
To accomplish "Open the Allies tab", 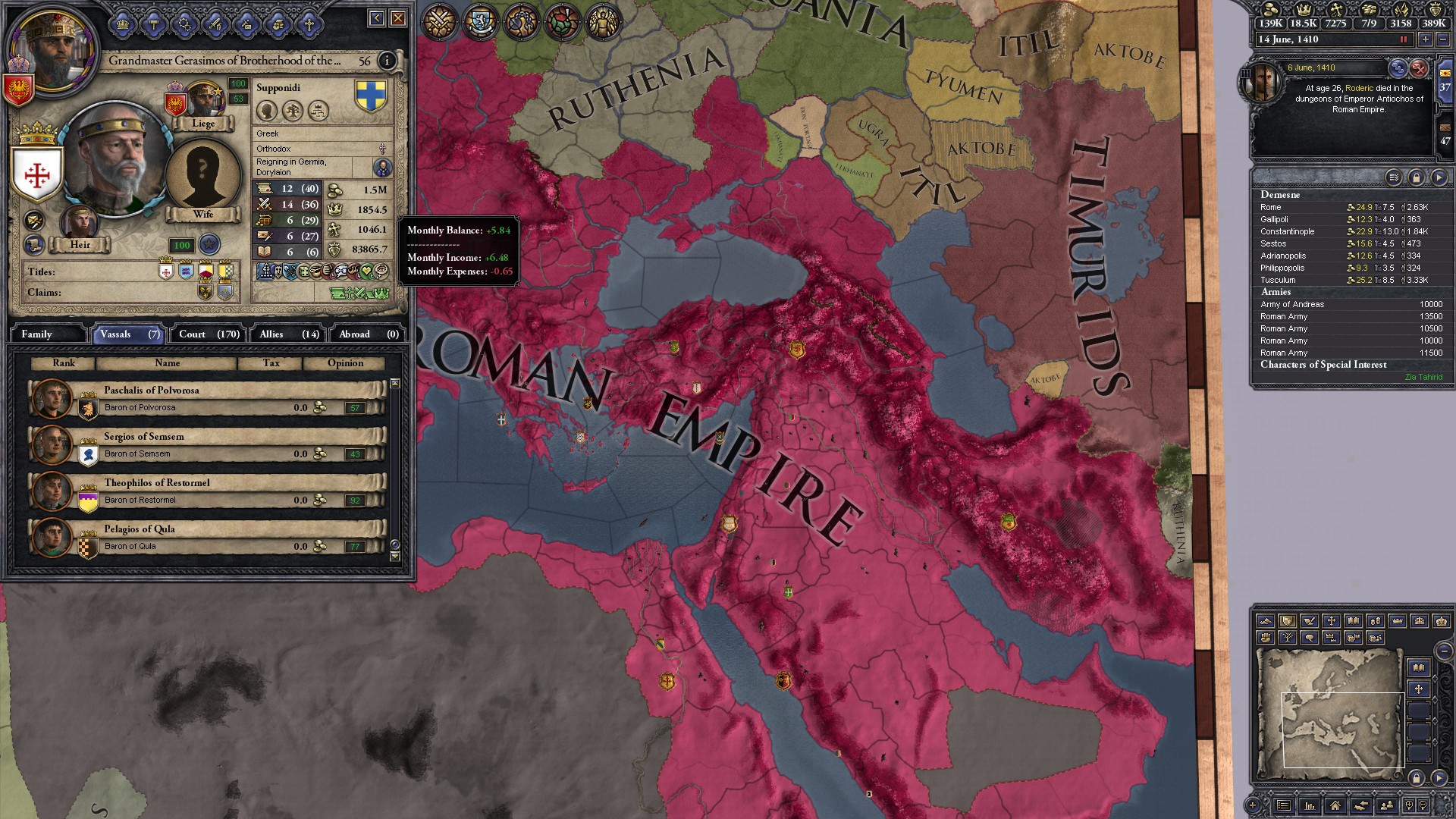I will point(286,334).
